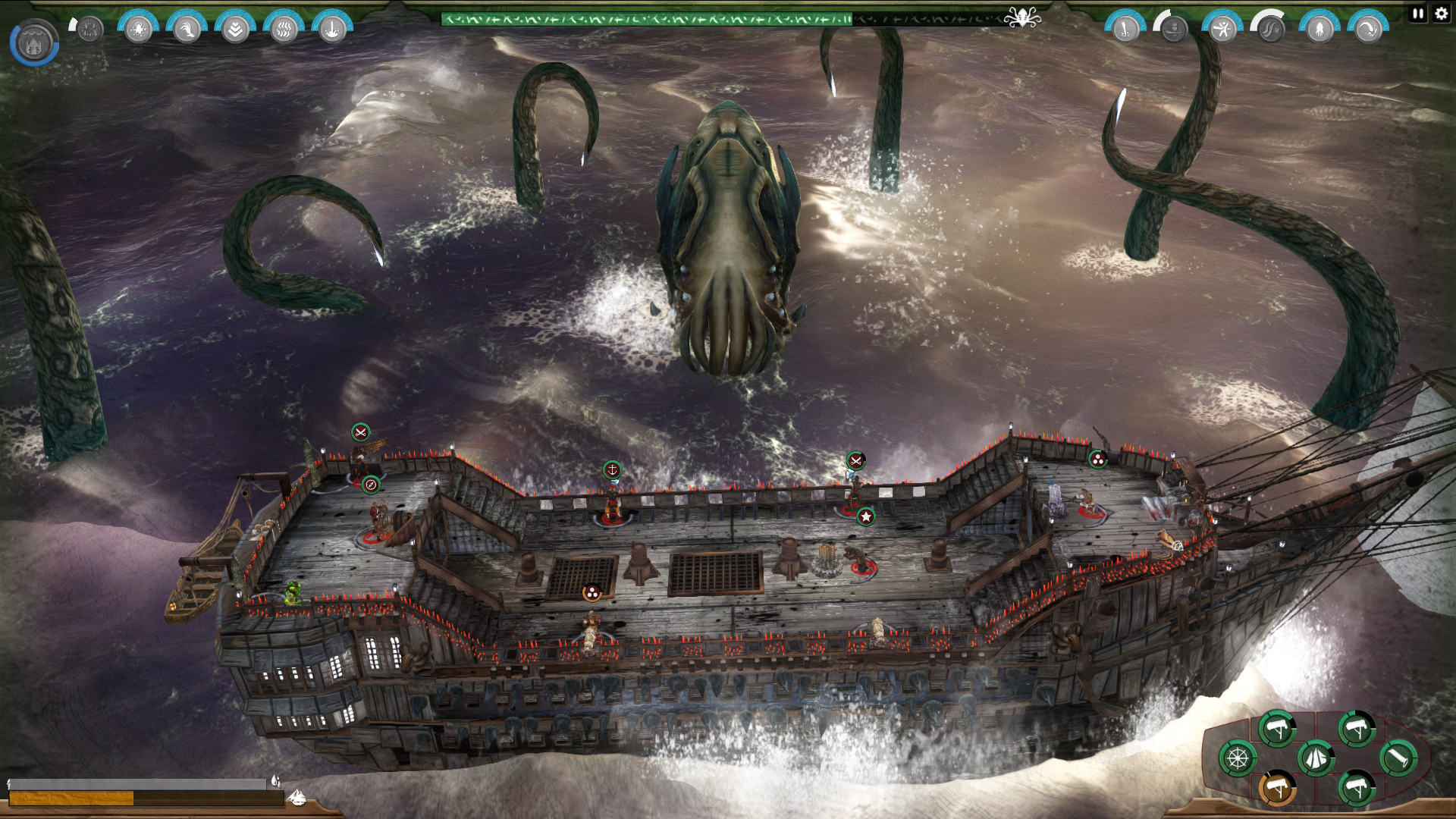Activate the ink splatter ability
Viewport: 1456px width, 819px height.
[x=139, y=30]
